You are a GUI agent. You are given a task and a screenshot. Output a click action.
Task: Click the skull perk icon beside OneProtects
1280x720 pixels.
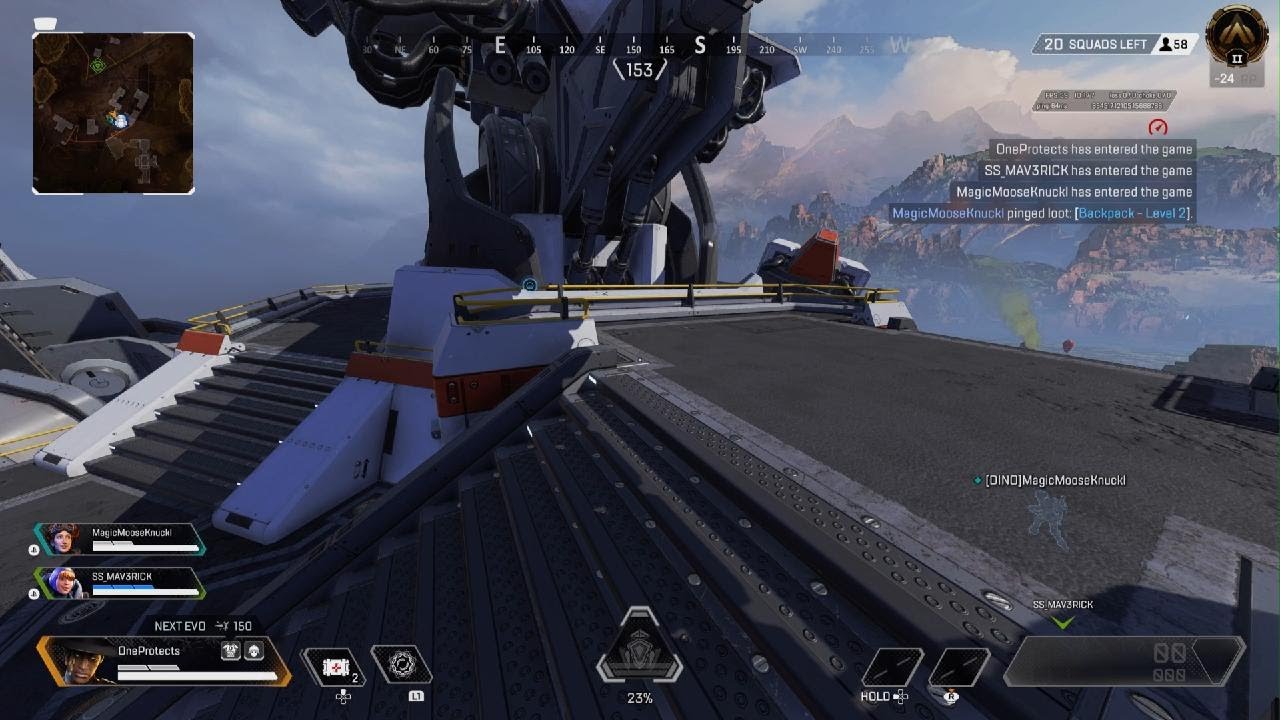click(254, 650)
